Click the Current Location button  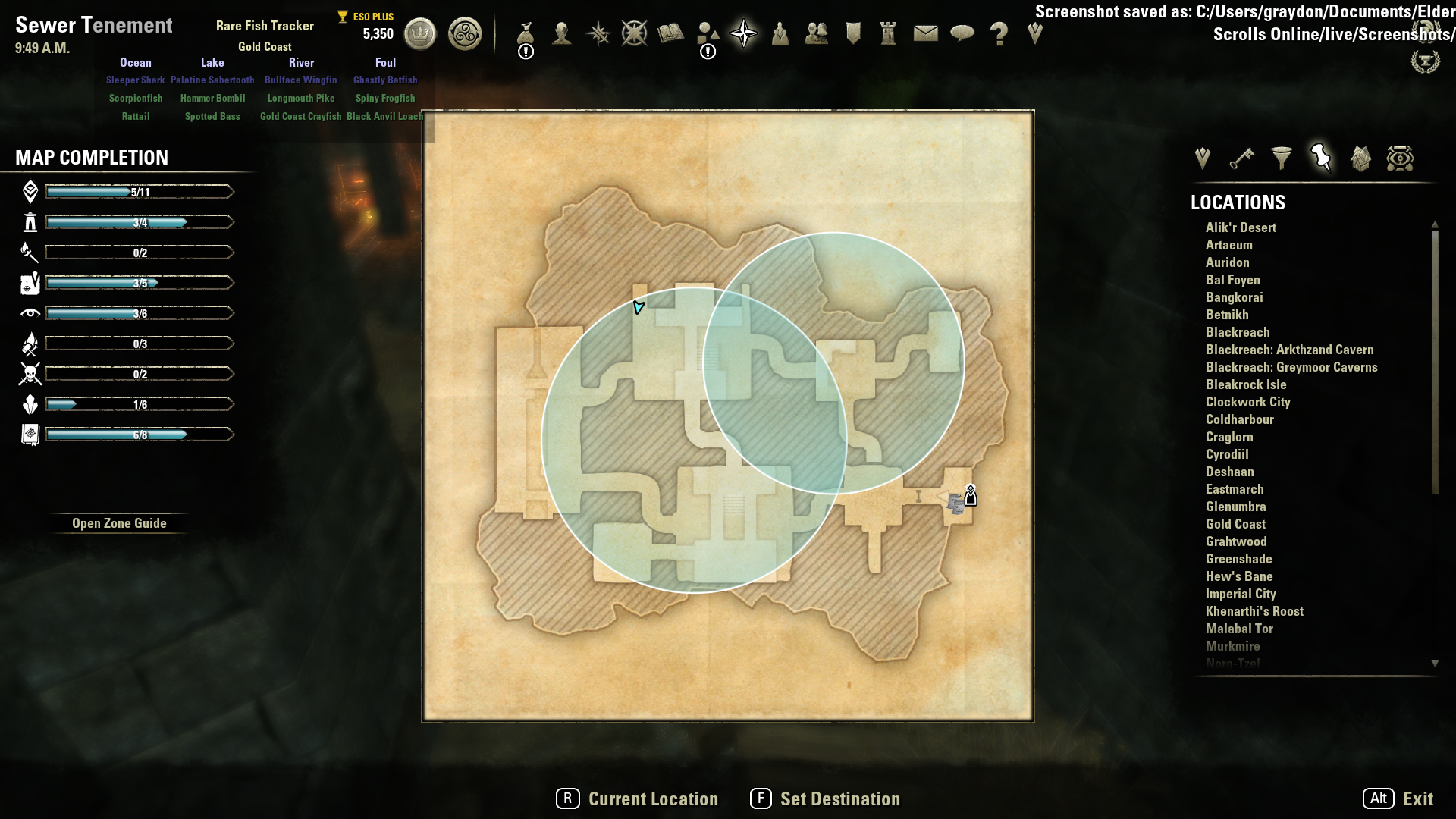point(637,799)
